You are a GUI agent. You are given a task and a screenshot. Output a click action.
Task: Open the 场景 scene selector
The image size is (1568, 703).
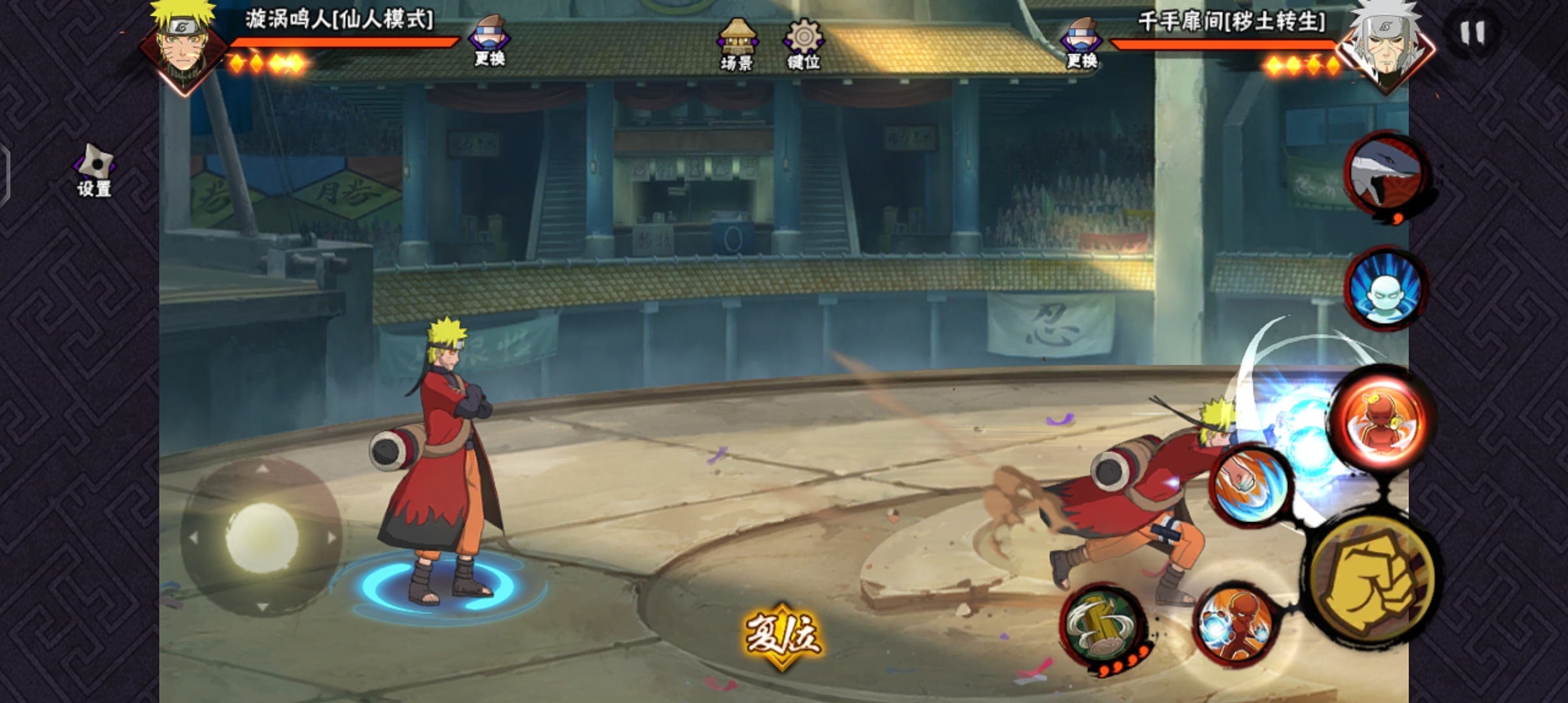[736, 44]
